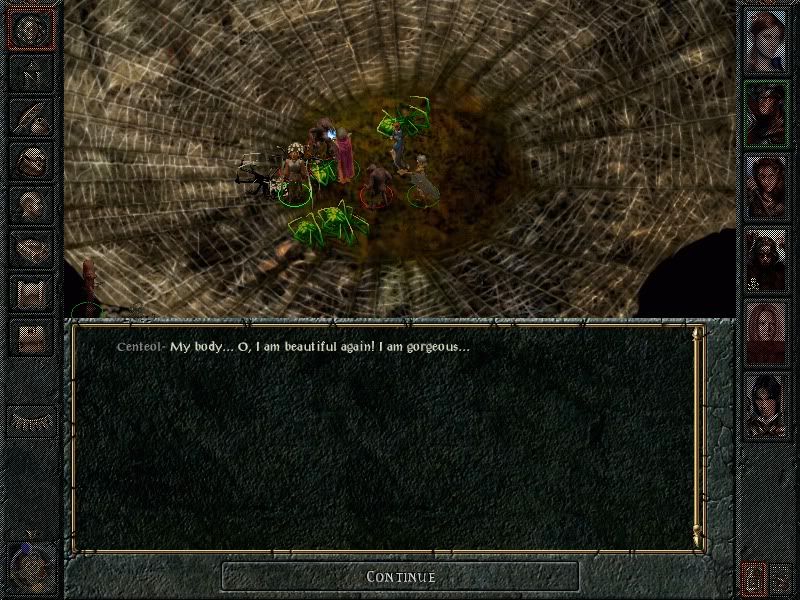Select the portrait with the status effect icon
This screenshot has width=800, height=600.
point(765,258)
